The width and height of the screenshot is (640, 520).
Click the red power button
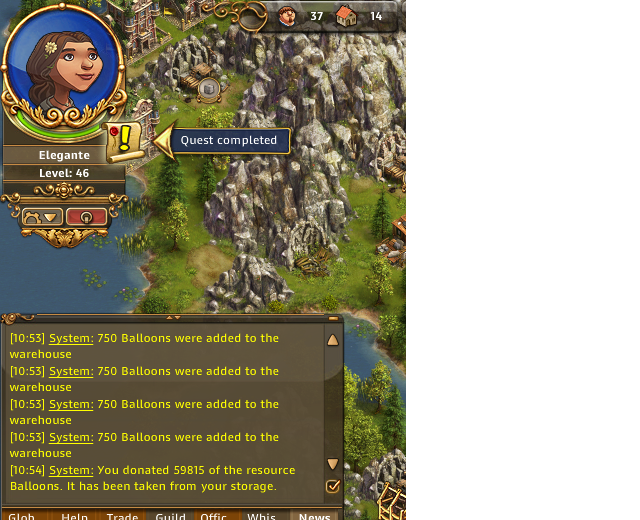(86, 216)
